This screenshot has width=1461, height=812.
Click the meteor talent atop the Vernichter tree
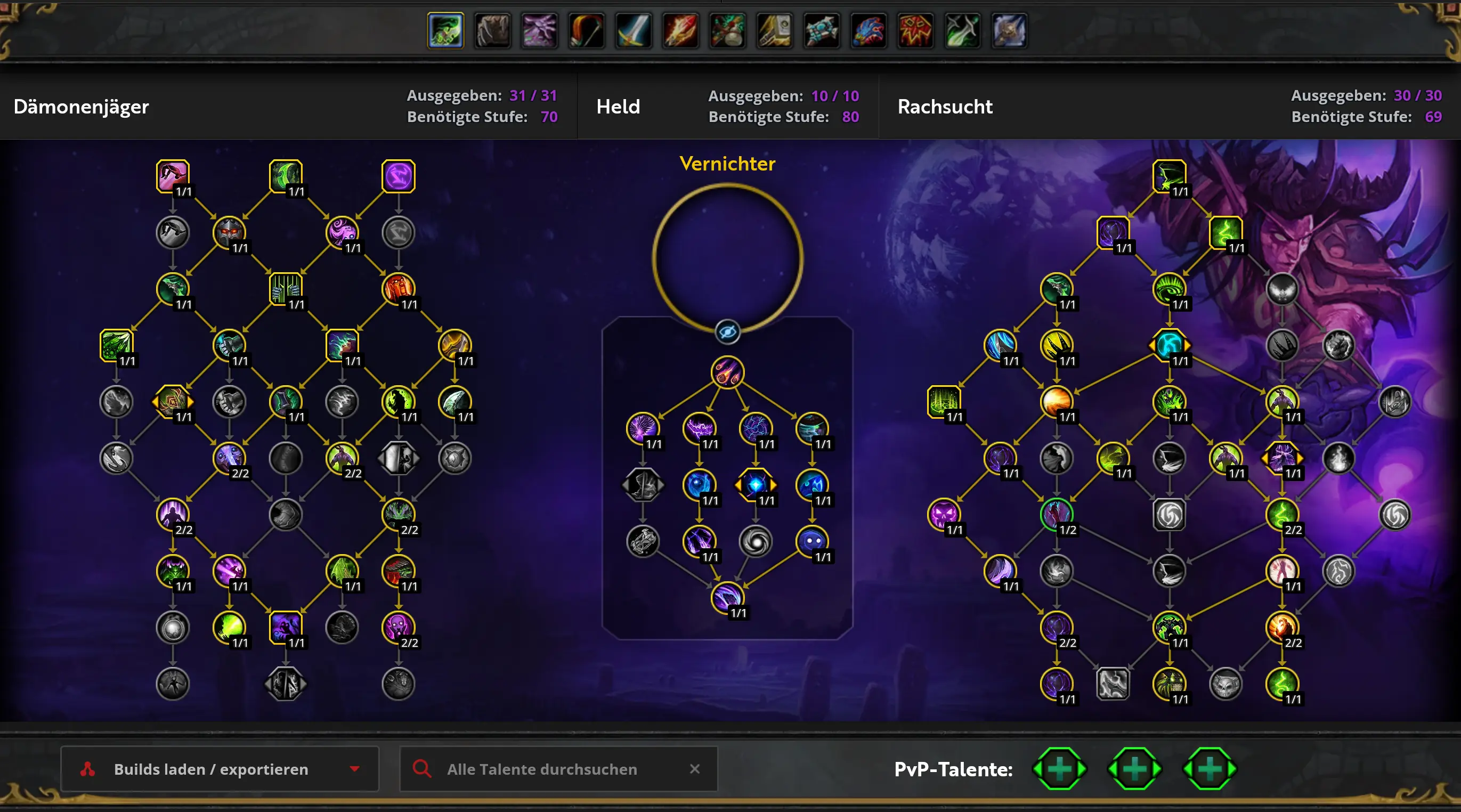728,372
